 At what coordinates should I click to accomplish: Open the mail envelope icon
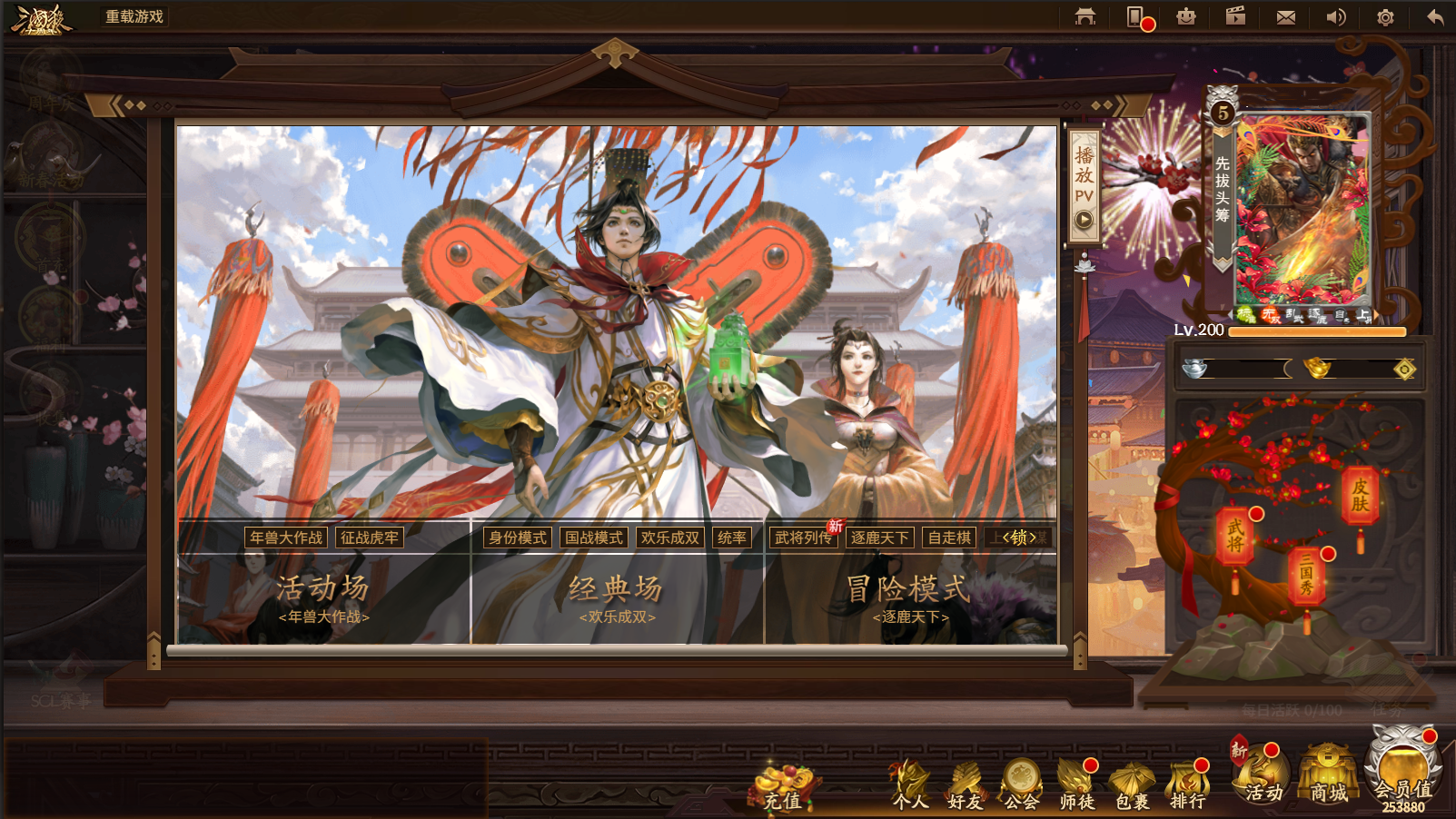tap(1285, 17)
